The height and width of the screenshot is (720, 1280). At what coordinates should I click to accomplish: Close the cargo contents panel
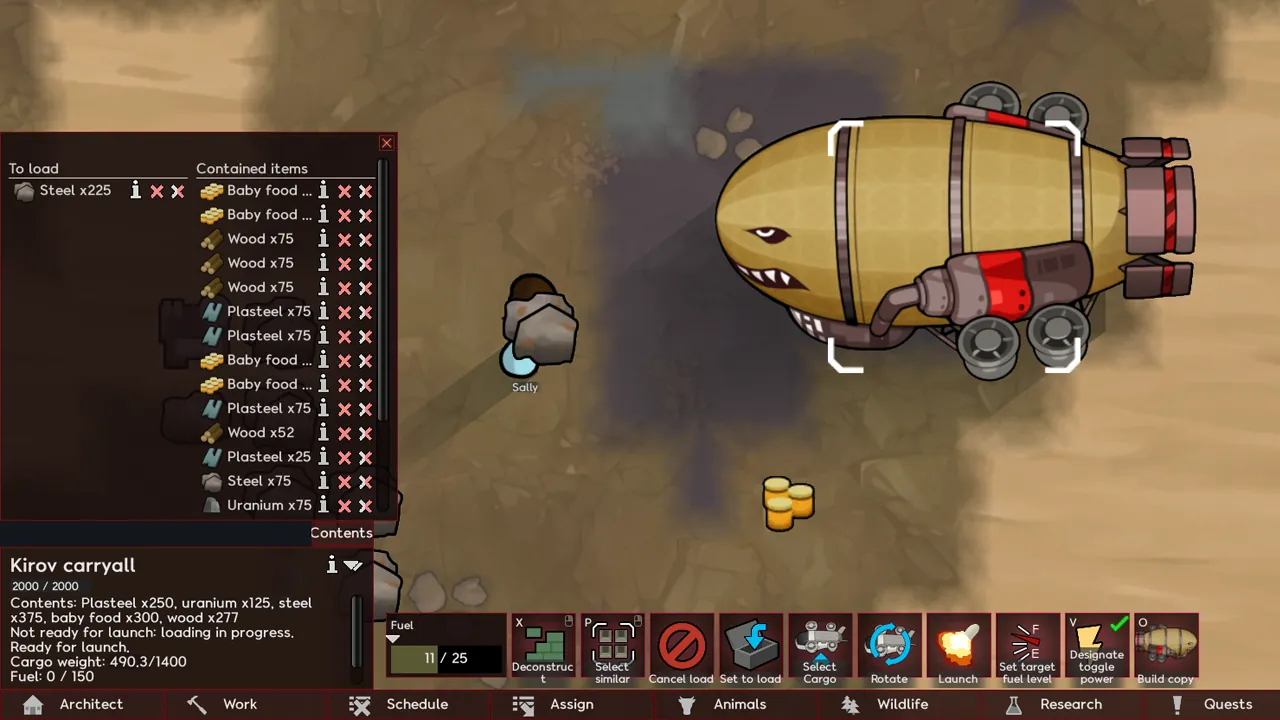point(387,143)
